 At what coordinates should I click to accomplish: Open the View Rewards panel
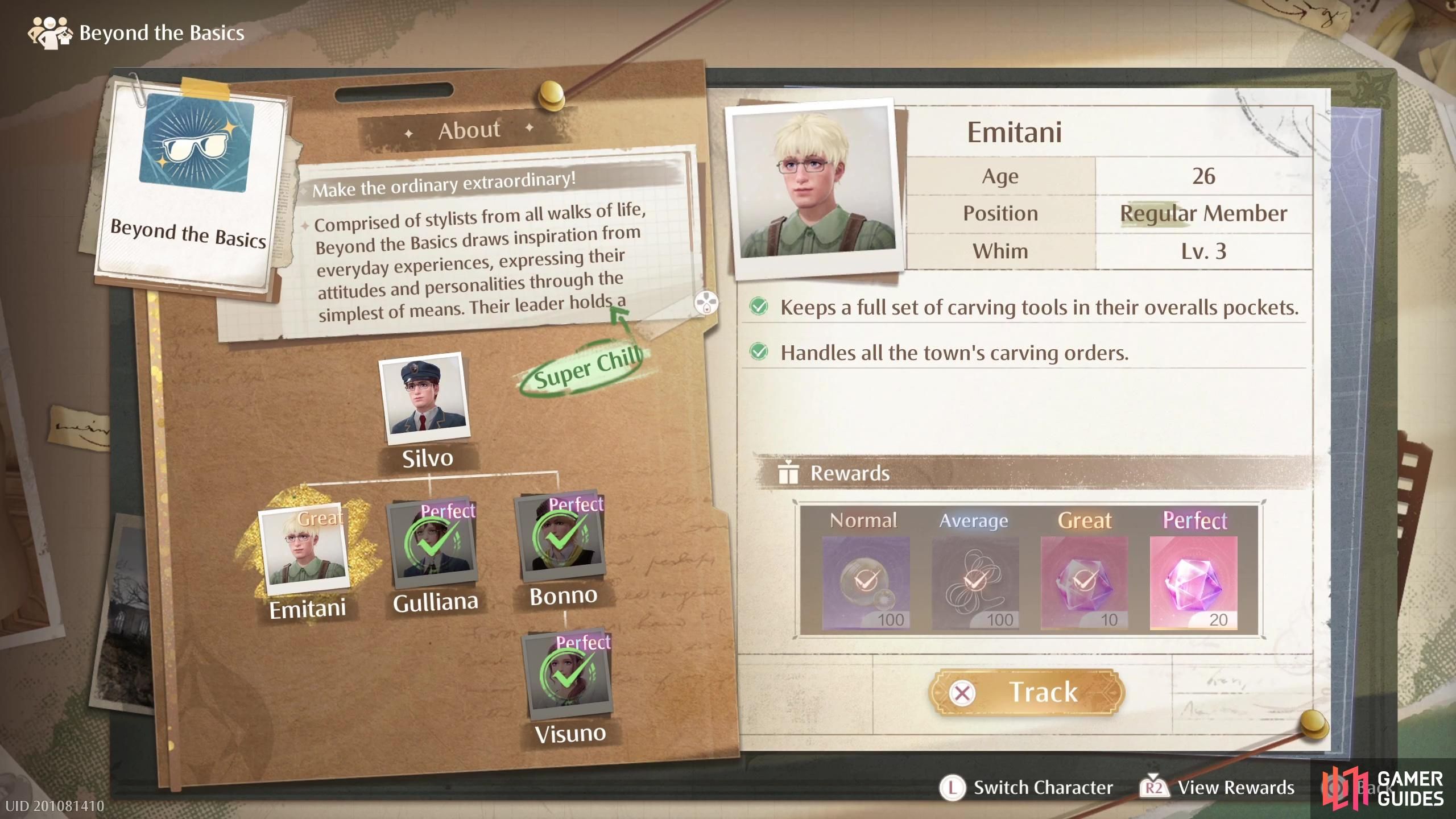[1217, 788]
